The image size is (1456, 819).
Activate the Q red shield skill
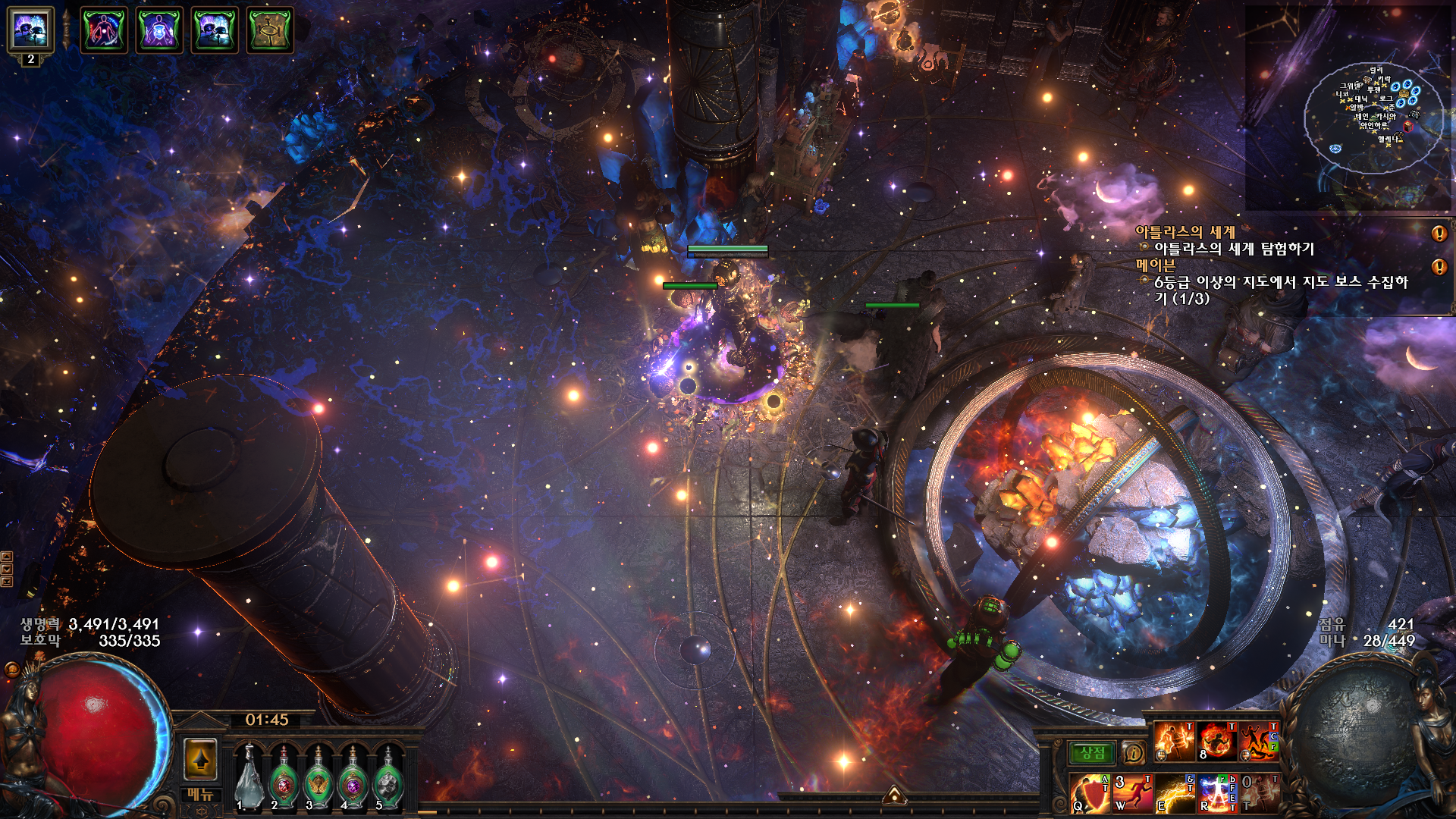click(x=1090, y=793)
